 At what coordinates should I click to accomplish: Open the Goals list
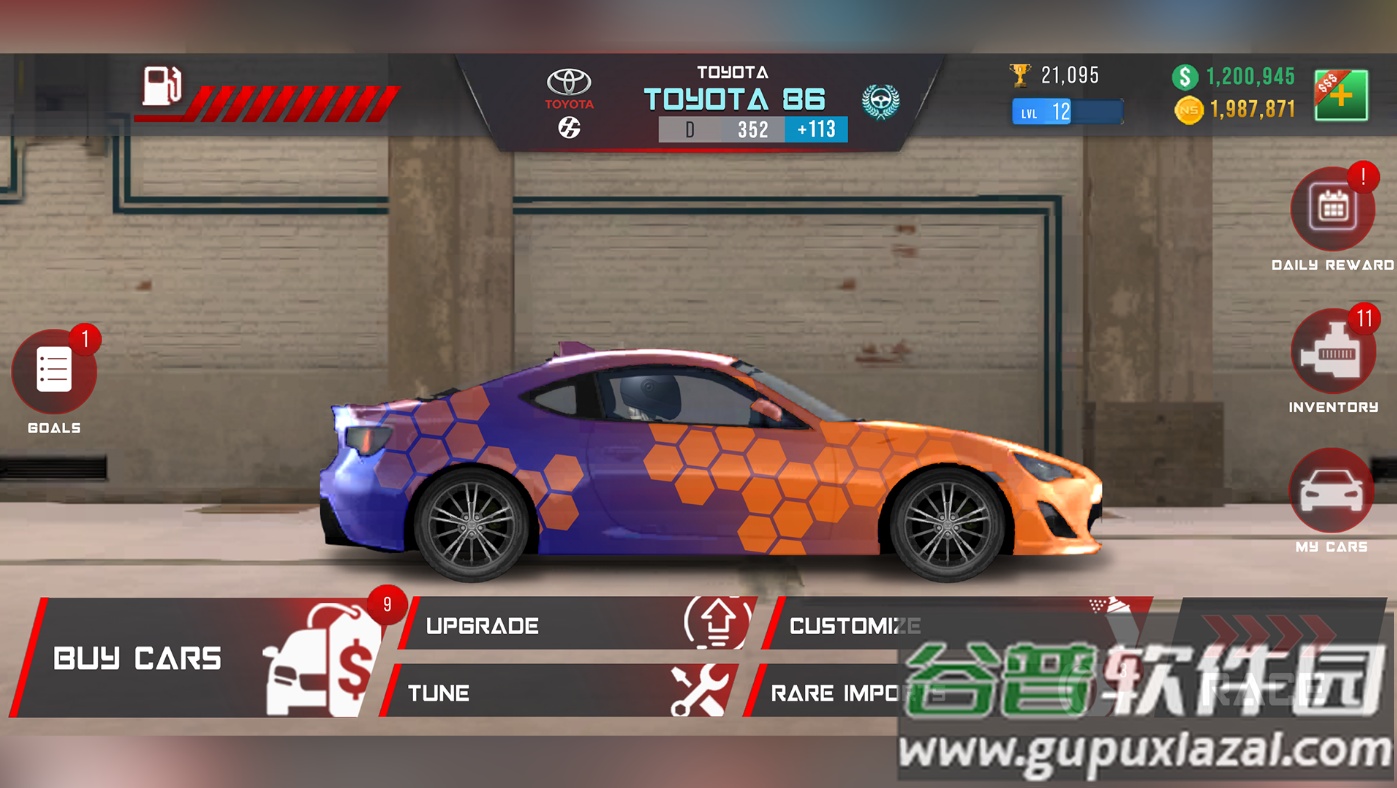pos(54,372)
